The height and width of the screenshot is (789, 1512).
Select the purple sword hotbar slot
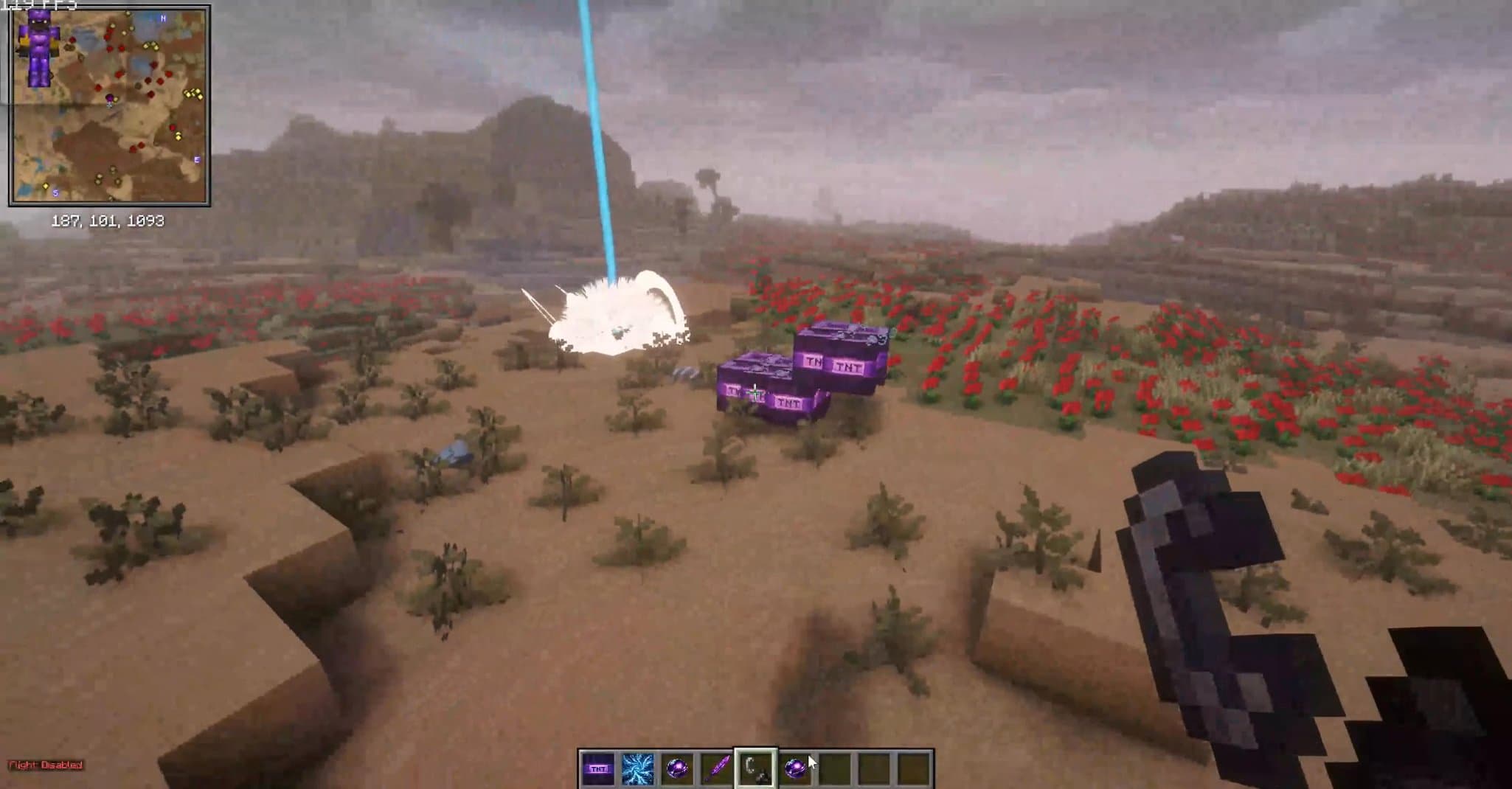click(x=717, y=769)
